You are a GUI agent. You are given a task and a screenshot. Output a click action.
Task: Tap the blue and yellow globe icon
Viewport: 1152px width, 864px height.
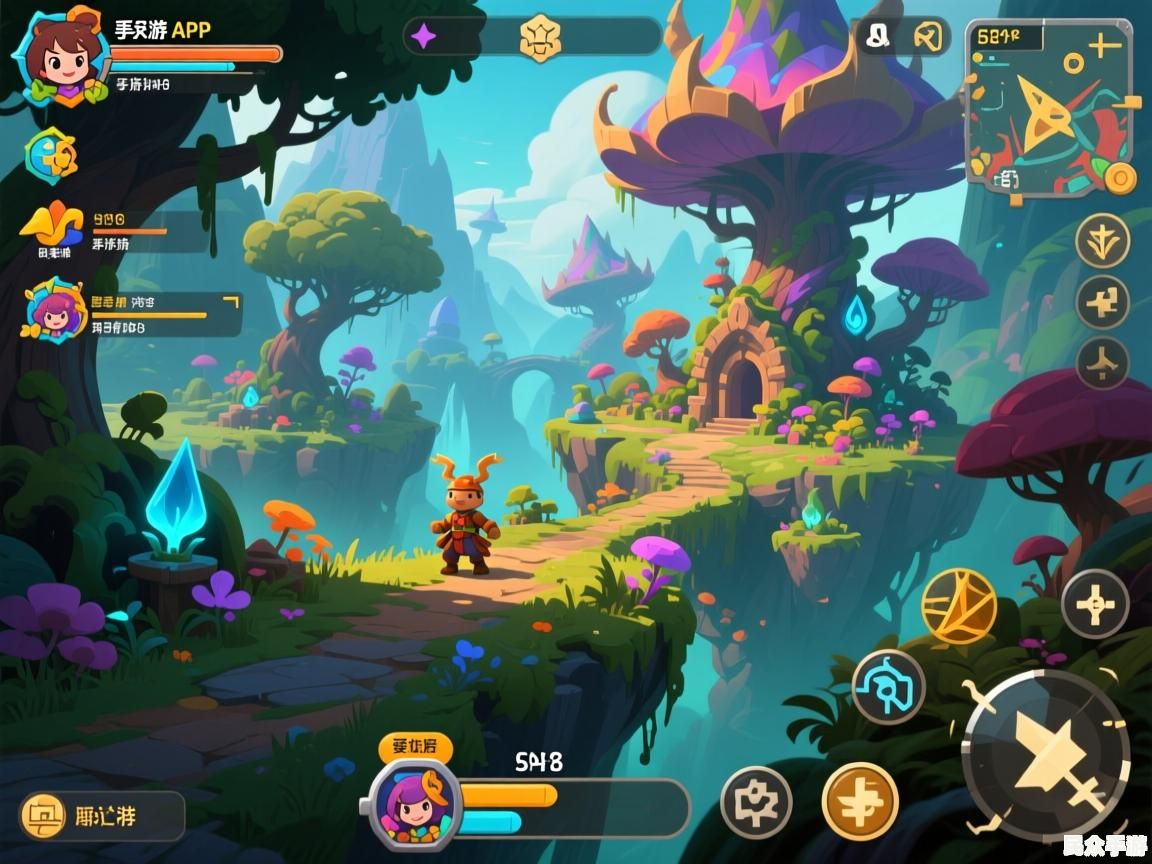52,155
